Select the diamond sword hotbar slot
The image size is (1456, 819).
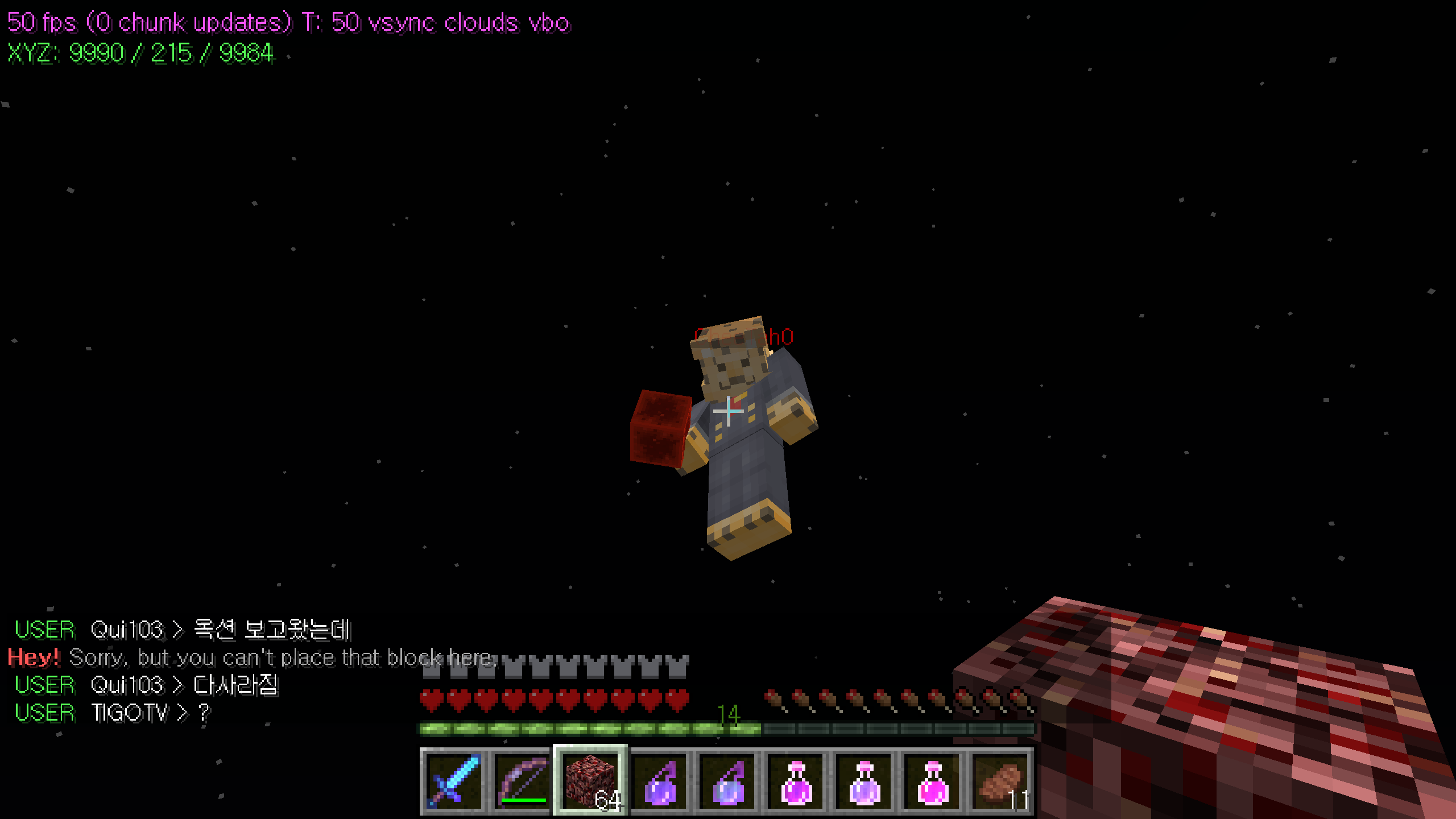(454, 781)
